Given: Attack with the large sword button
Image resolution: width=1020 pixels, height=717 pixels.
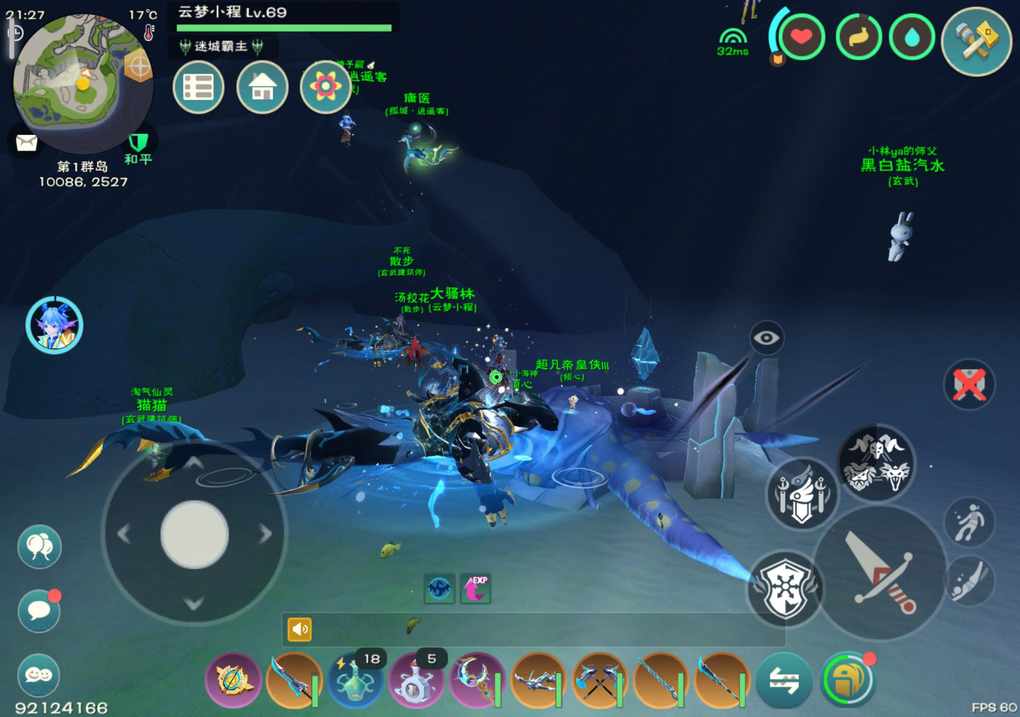Looking at the screenshot, I should pyautogui.click(x=879, y=573).
